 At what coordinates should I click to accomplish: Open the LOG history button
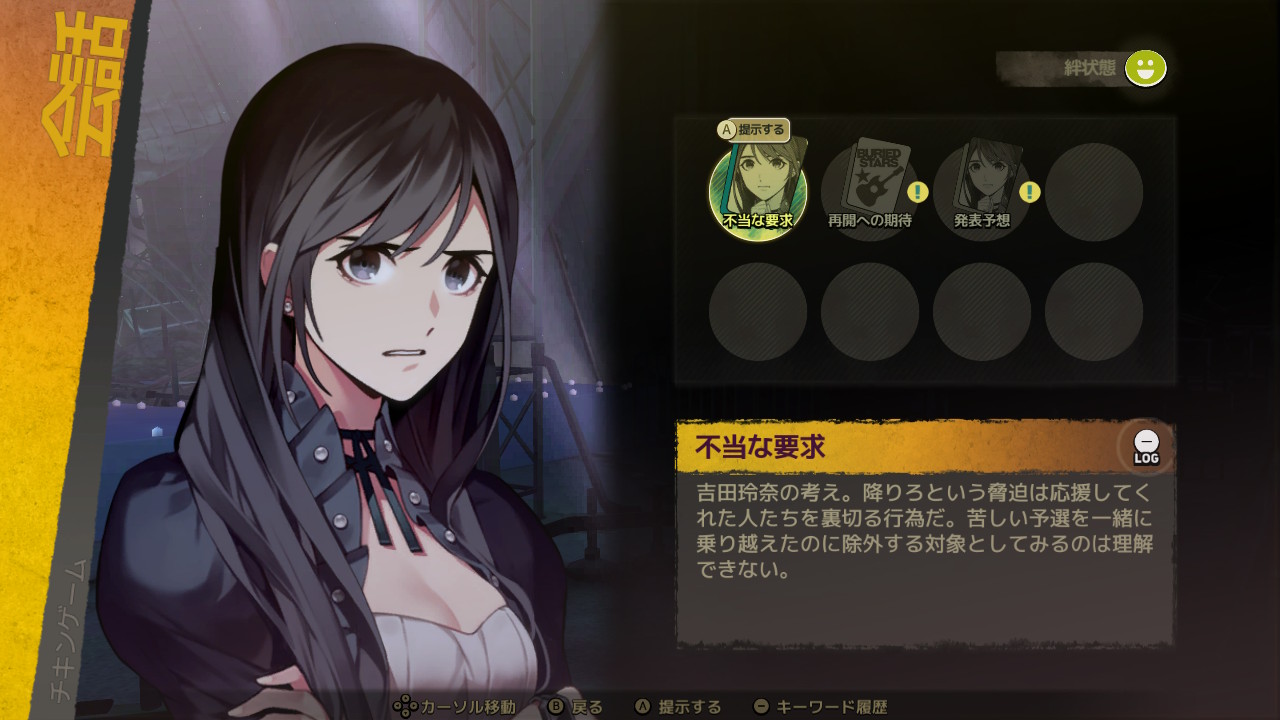pos(1146,447)
